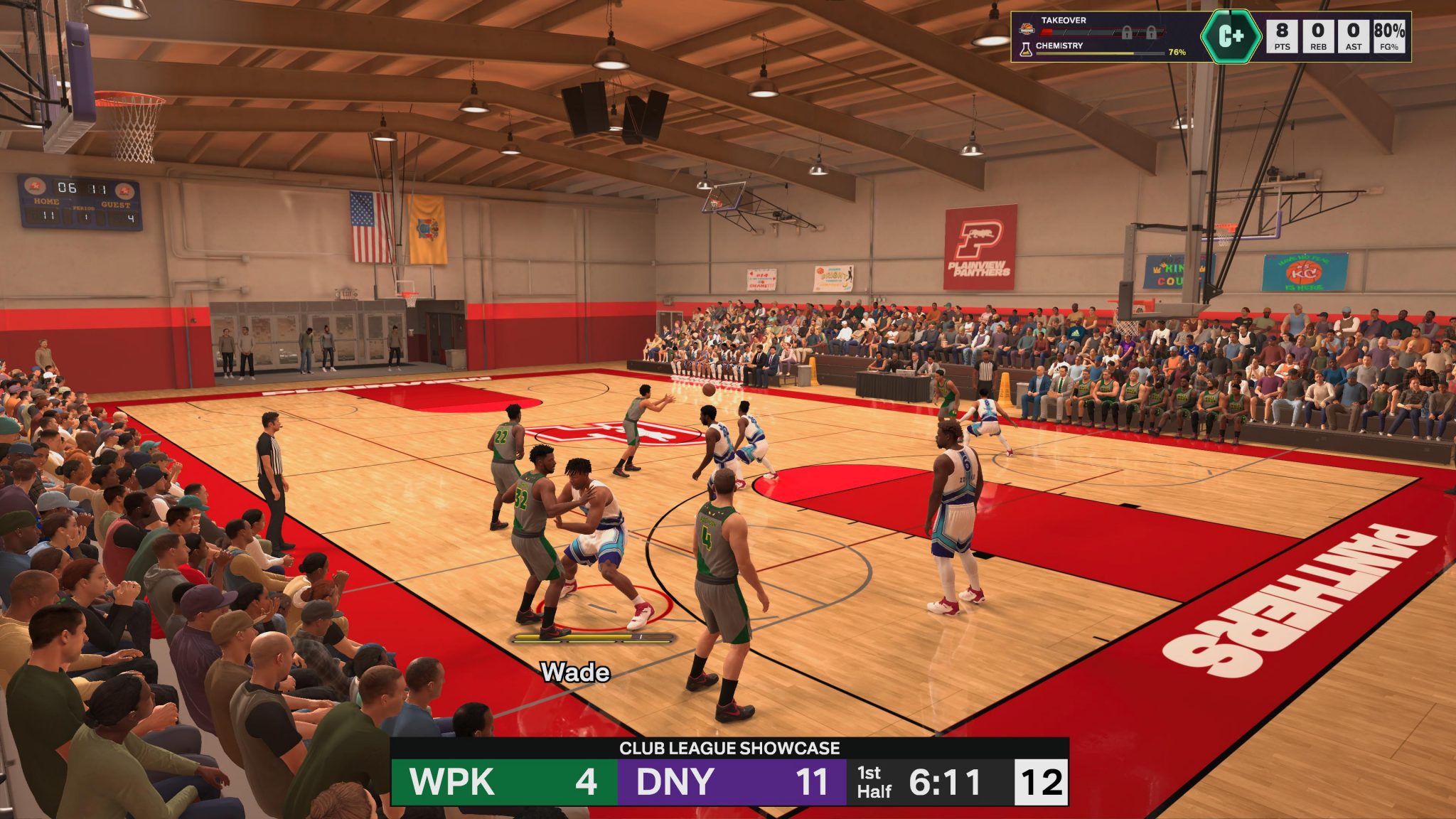Screen dimensions: 1456x819
Task: Click the Takeover basketball logo icon
Action: click(1026, 29)
